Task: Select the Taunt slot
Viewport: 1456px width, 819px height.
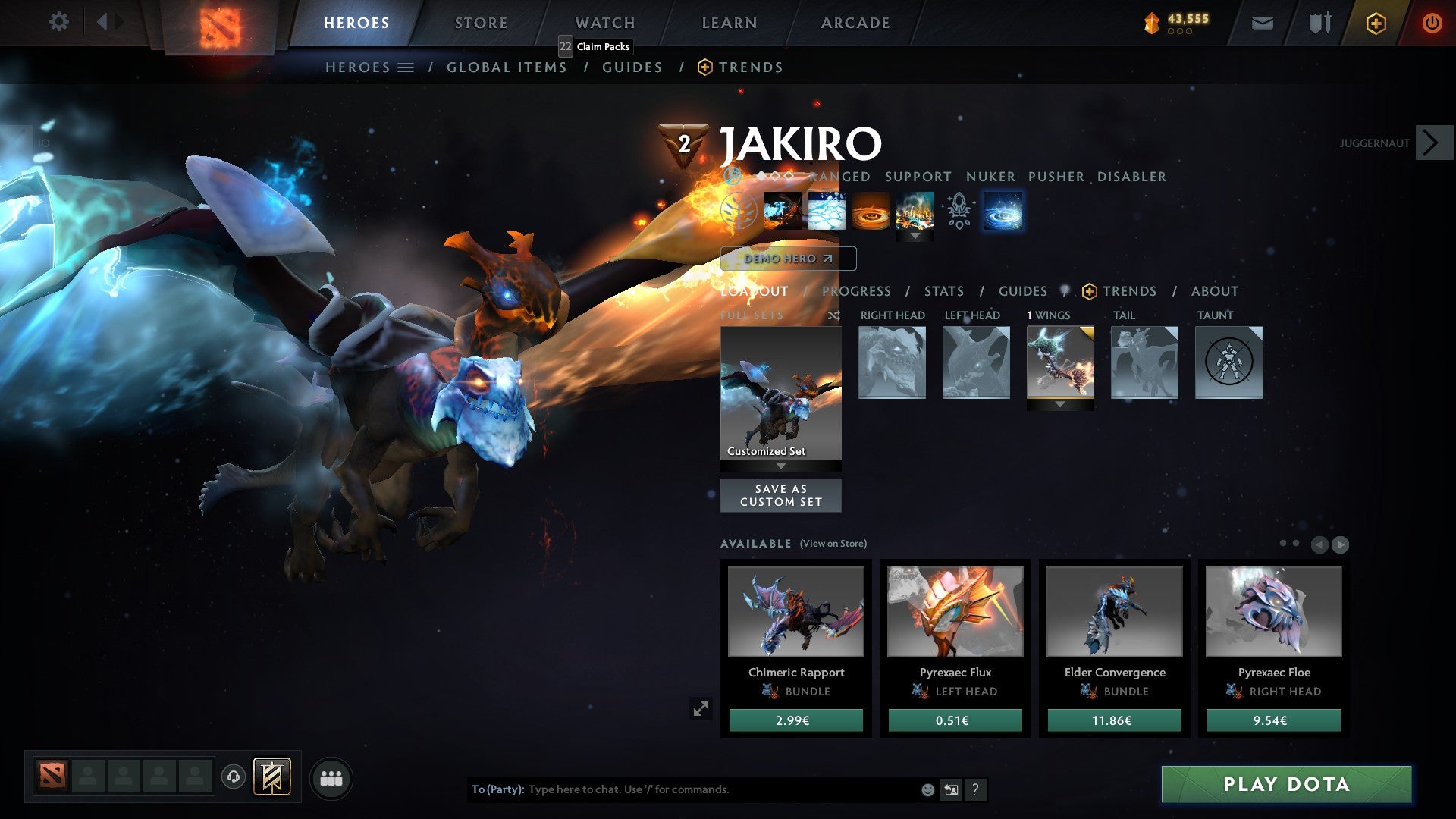Action: click(x=1228, y=362)
